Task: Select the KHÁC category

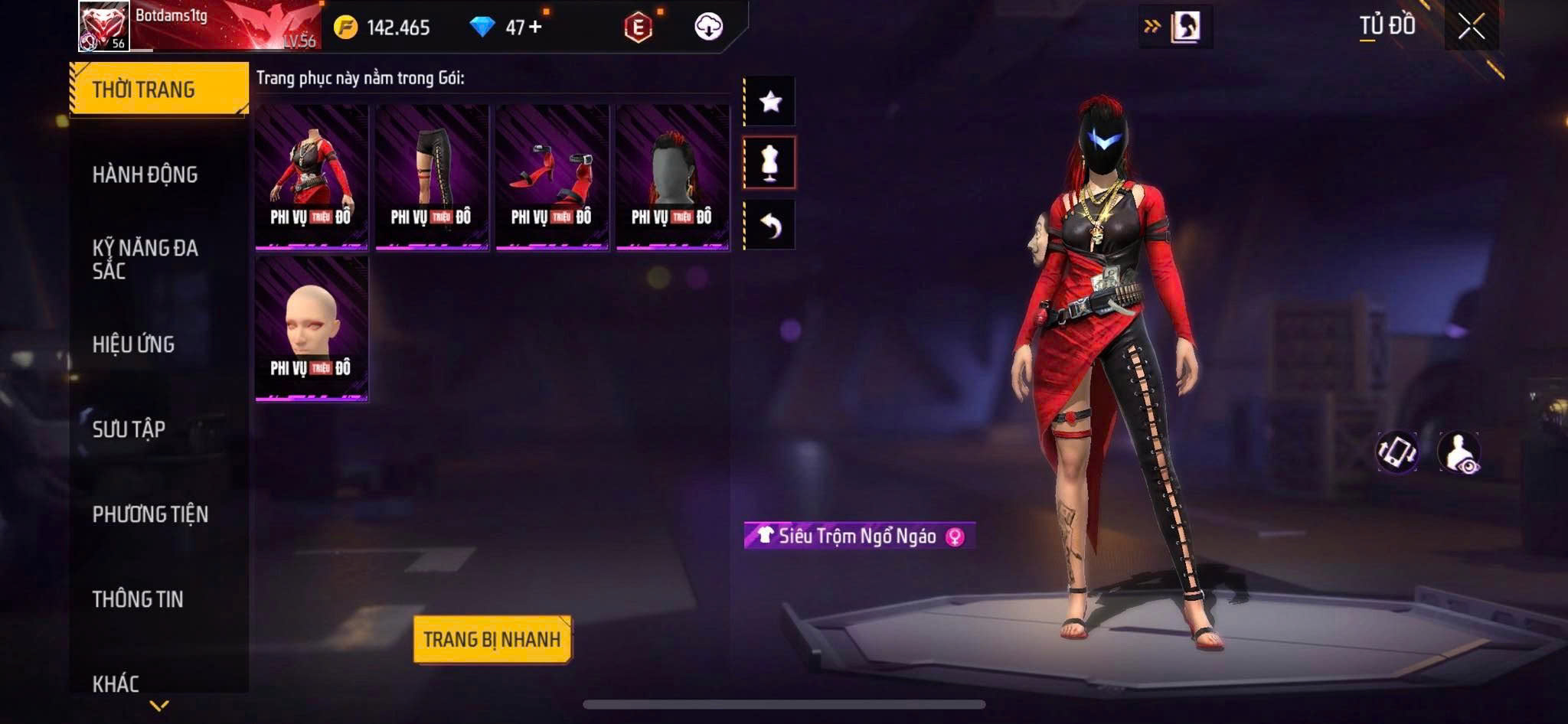Action: [x=116, y=683]
